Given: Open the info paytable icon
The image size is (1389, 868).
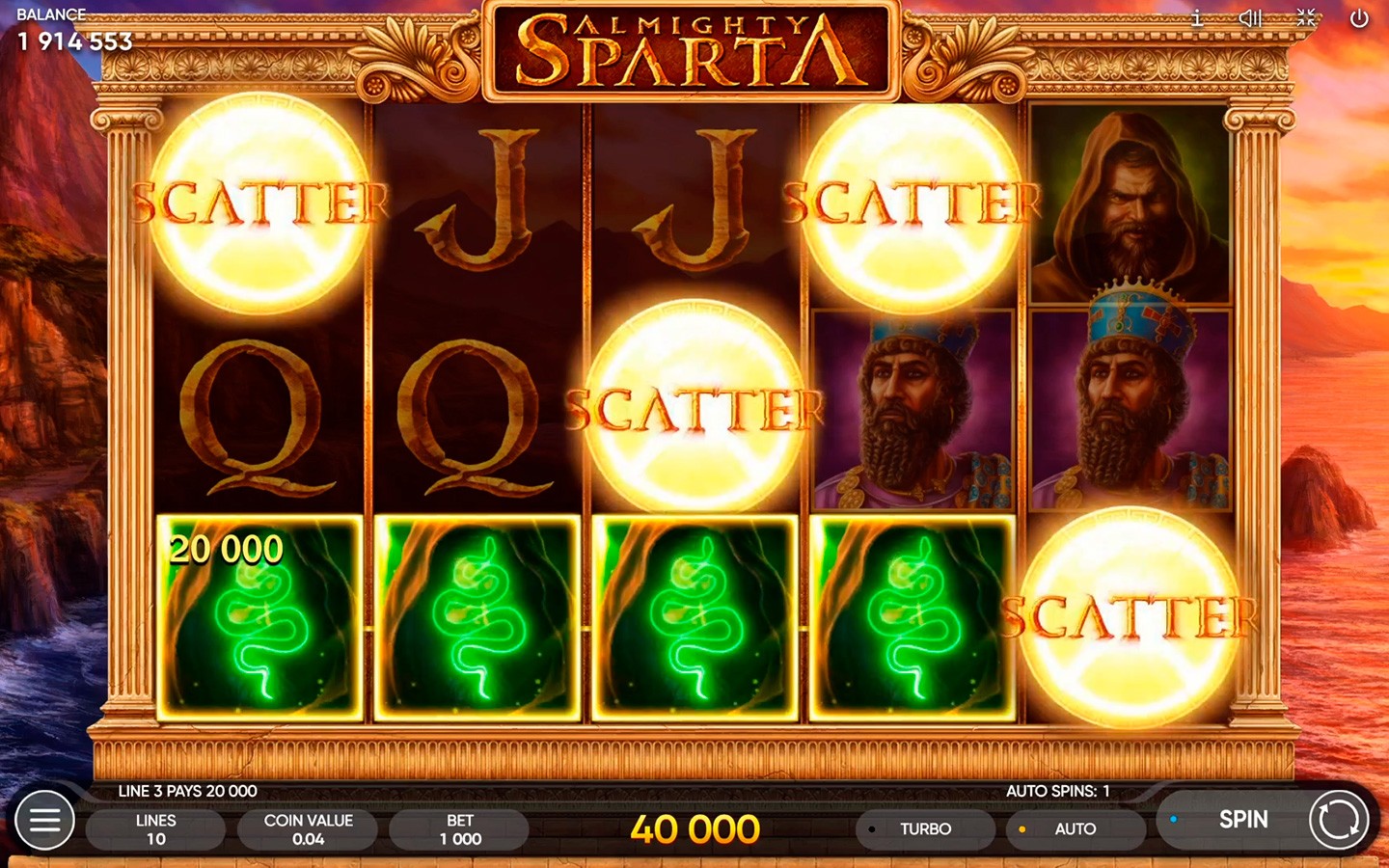Looking at the screenshot, I should tap(1197, 18).
